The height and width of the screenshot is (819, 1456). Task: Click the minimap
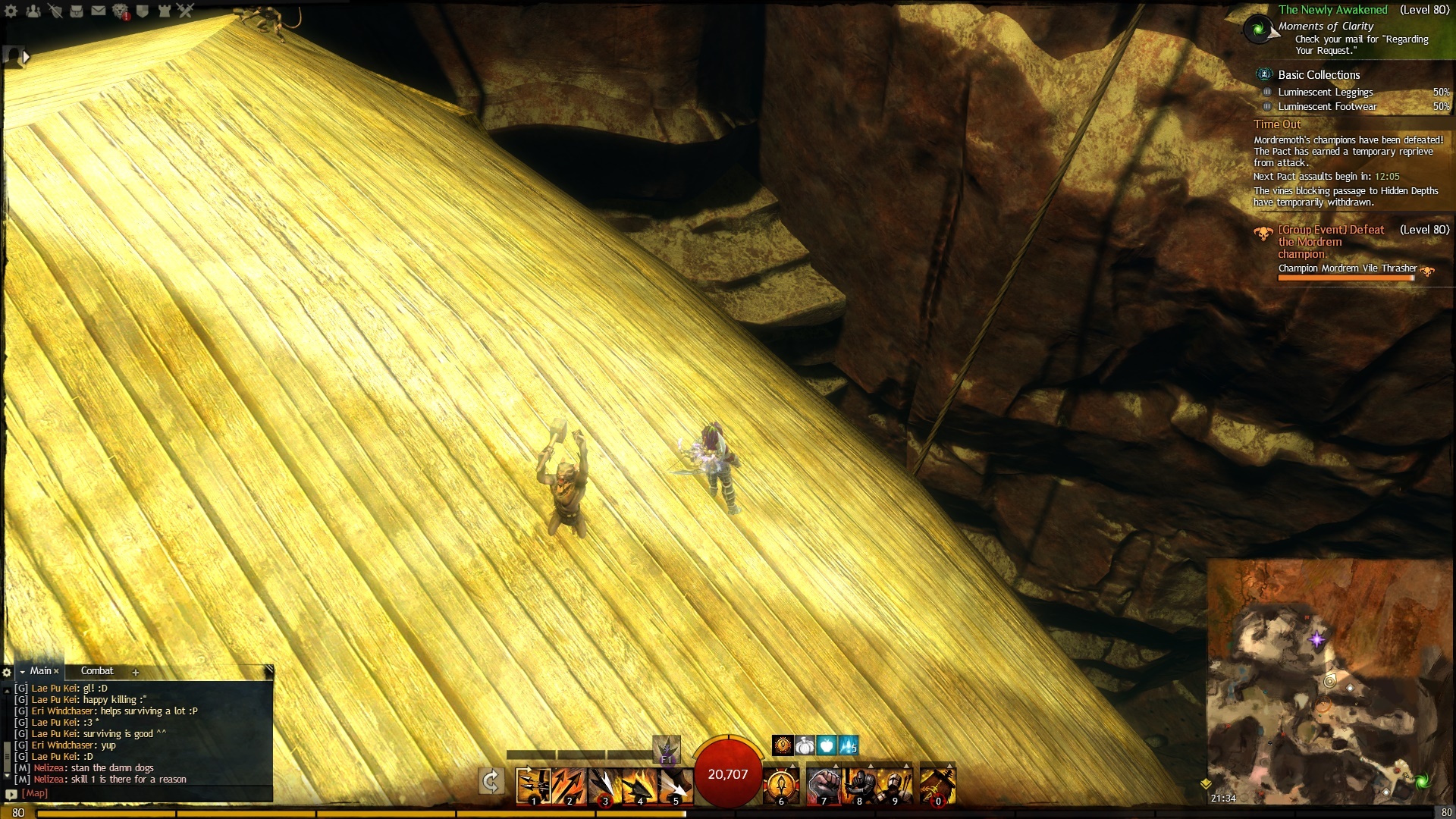pyautogui.click(x=1329, y=682)
